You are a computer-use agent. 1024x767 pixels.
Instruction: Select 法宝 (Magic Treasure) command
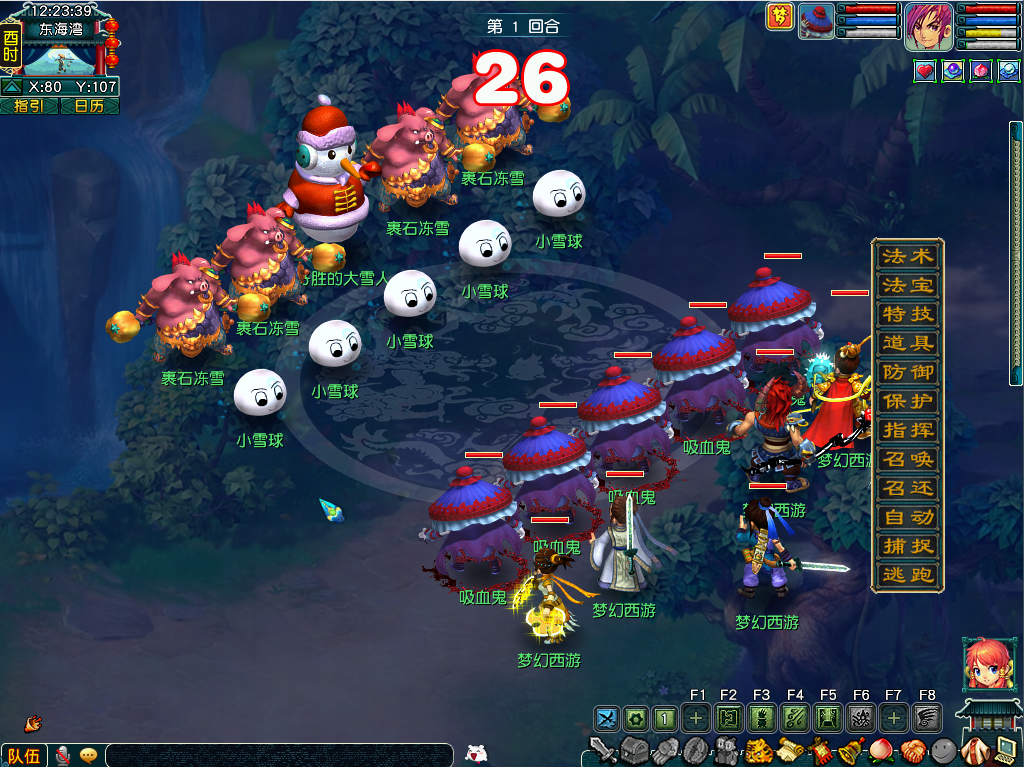pos(907,285)
